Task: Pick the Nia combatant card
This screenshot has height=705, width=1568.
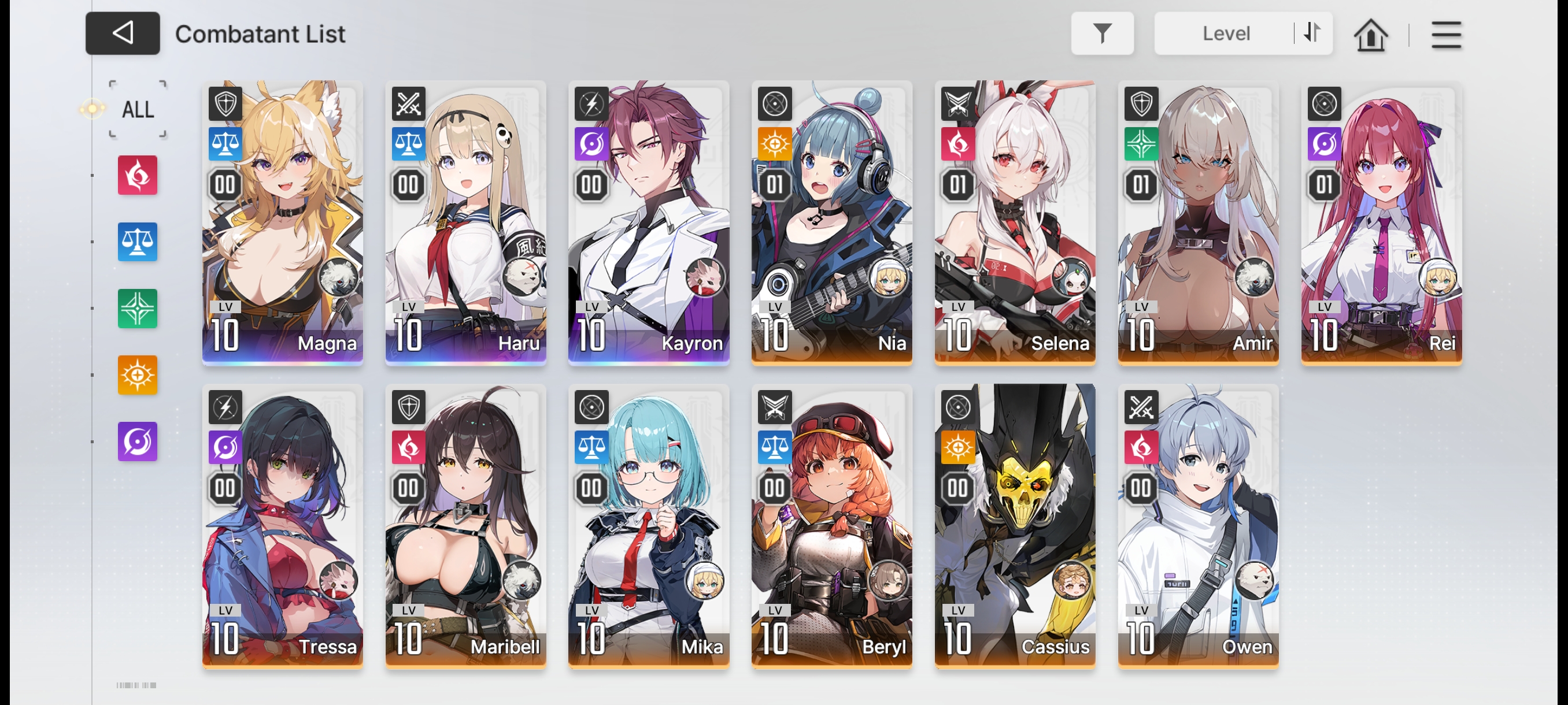Action: coord(831,222)
